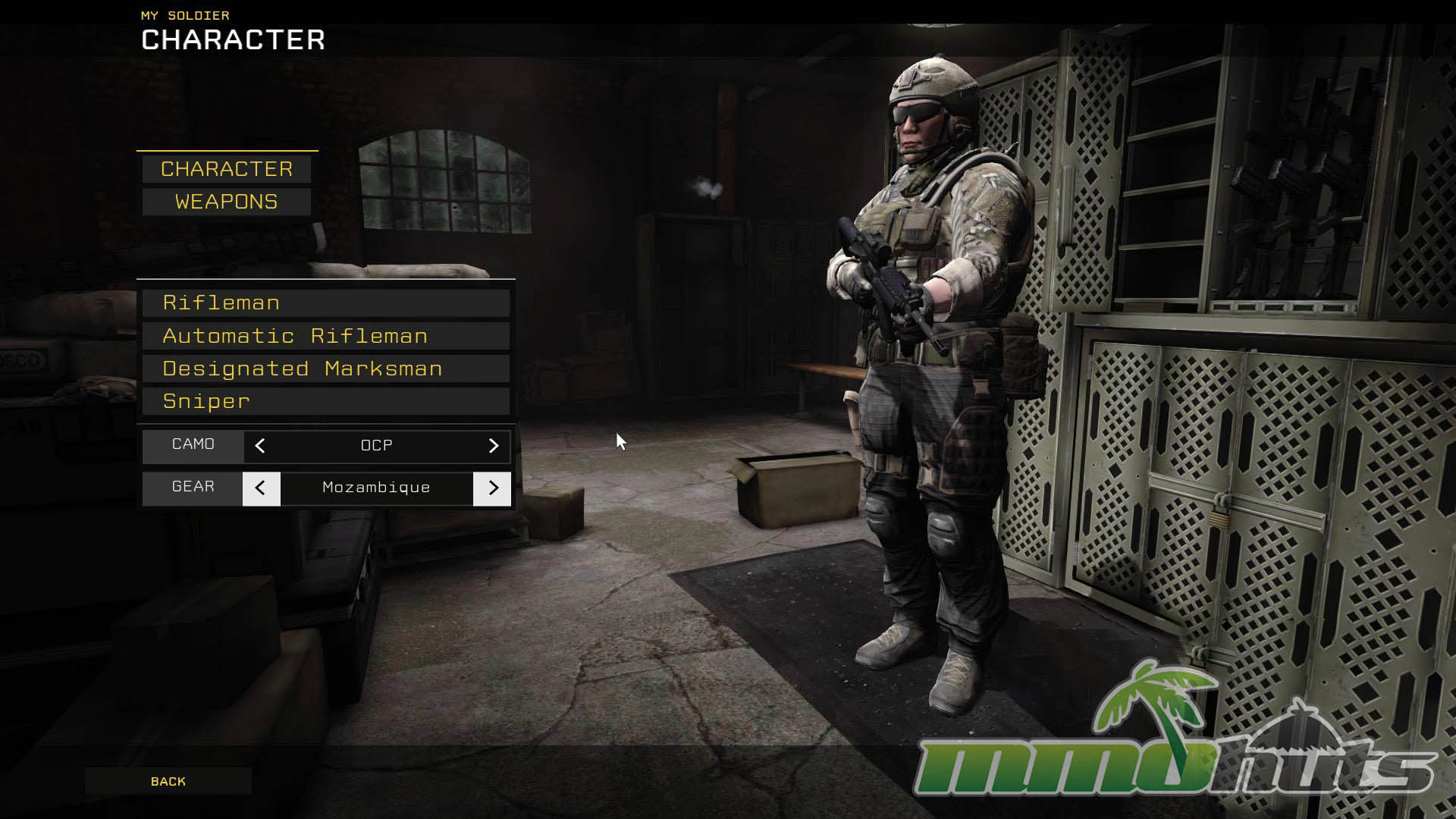Cycle CAMO to the previous option
The width and height of the screenshot is (1456, 819).
point(260,446)
